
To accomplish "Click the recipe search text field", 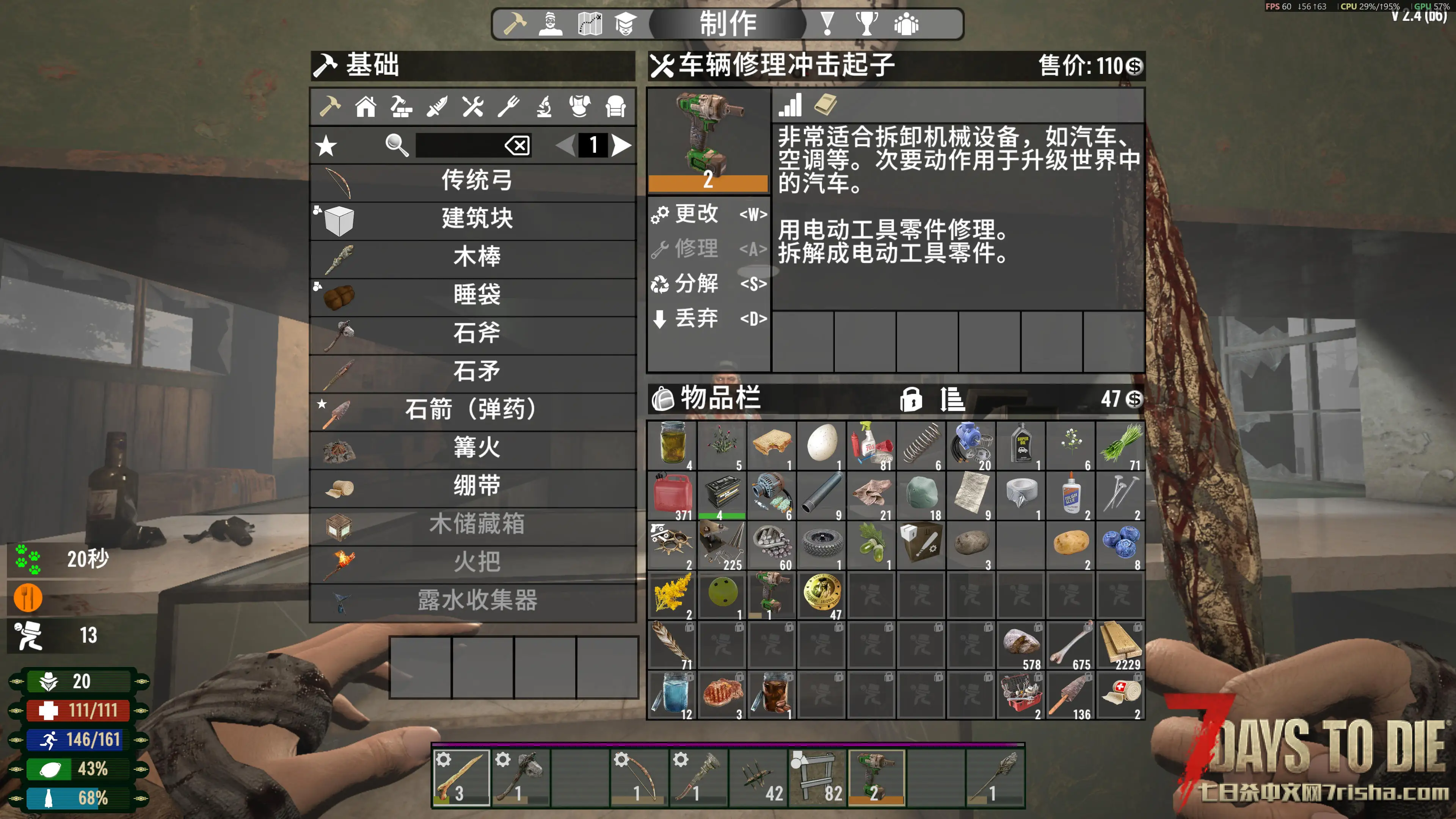I will [458, 146].
